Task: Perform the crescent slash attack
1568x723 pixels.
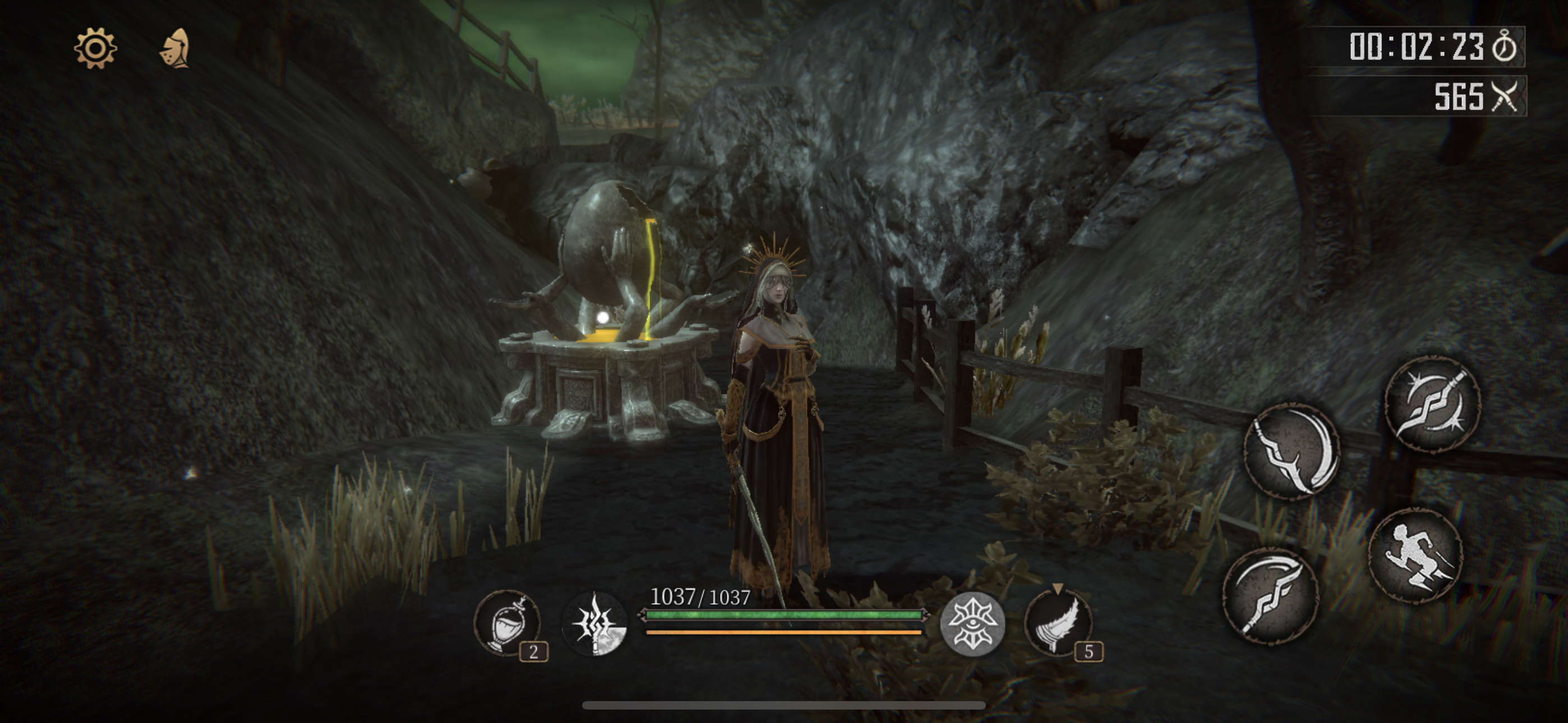Action: 1292,452
